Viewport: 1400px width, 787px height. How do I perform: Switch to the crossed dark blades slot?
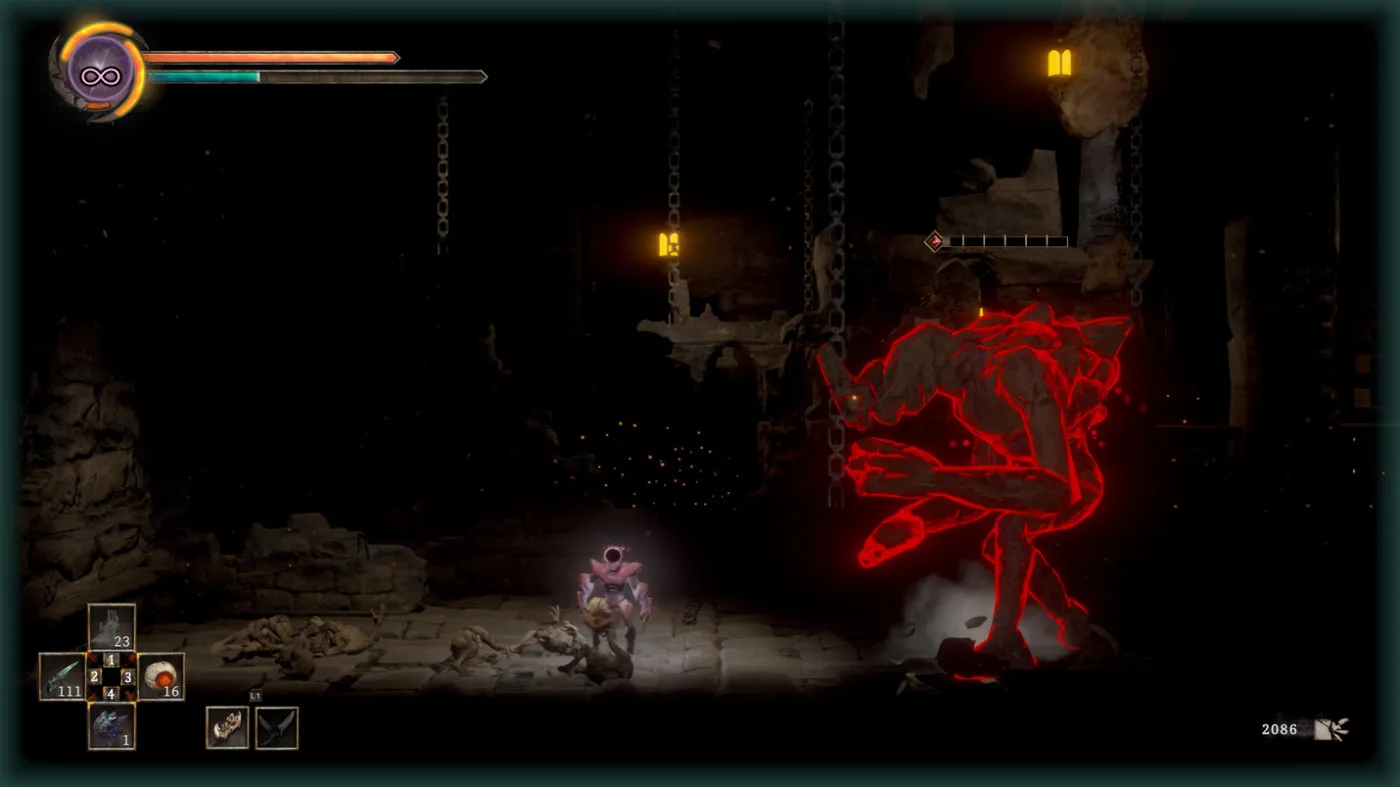pyautogui.click(x=276, y=727)
